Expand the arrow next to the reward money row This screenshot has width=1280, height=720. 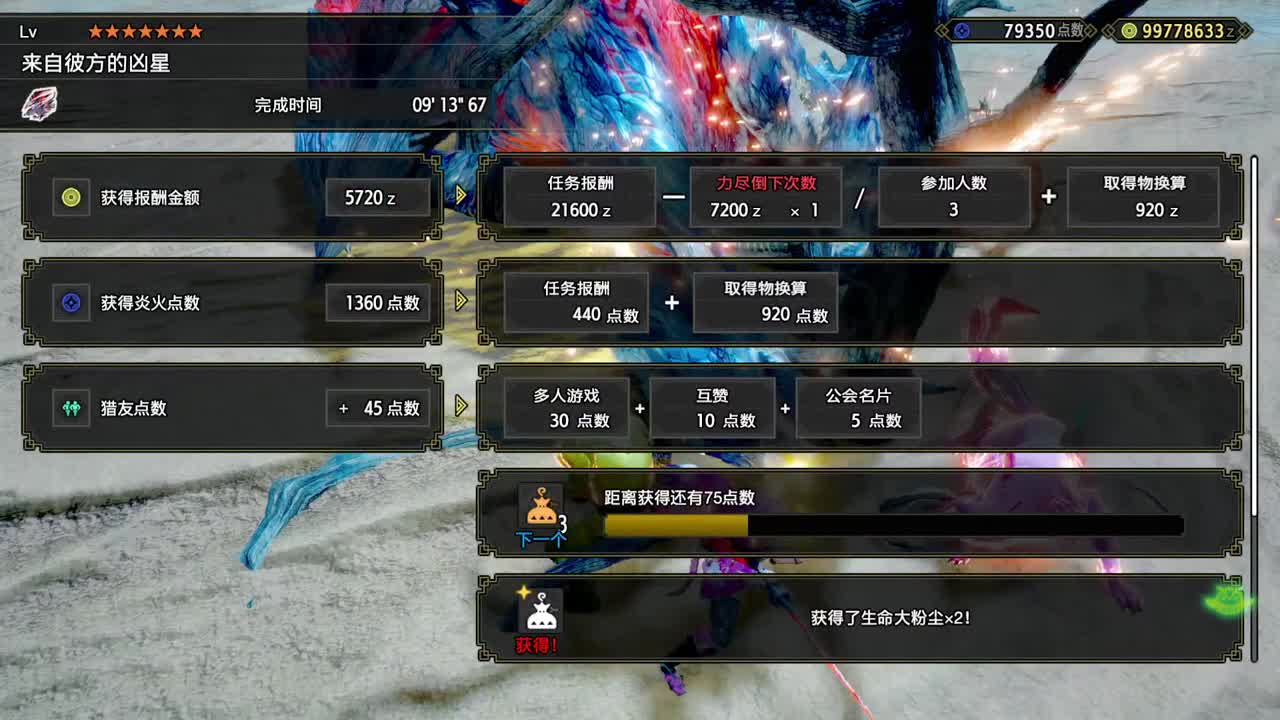coord(461,197)
